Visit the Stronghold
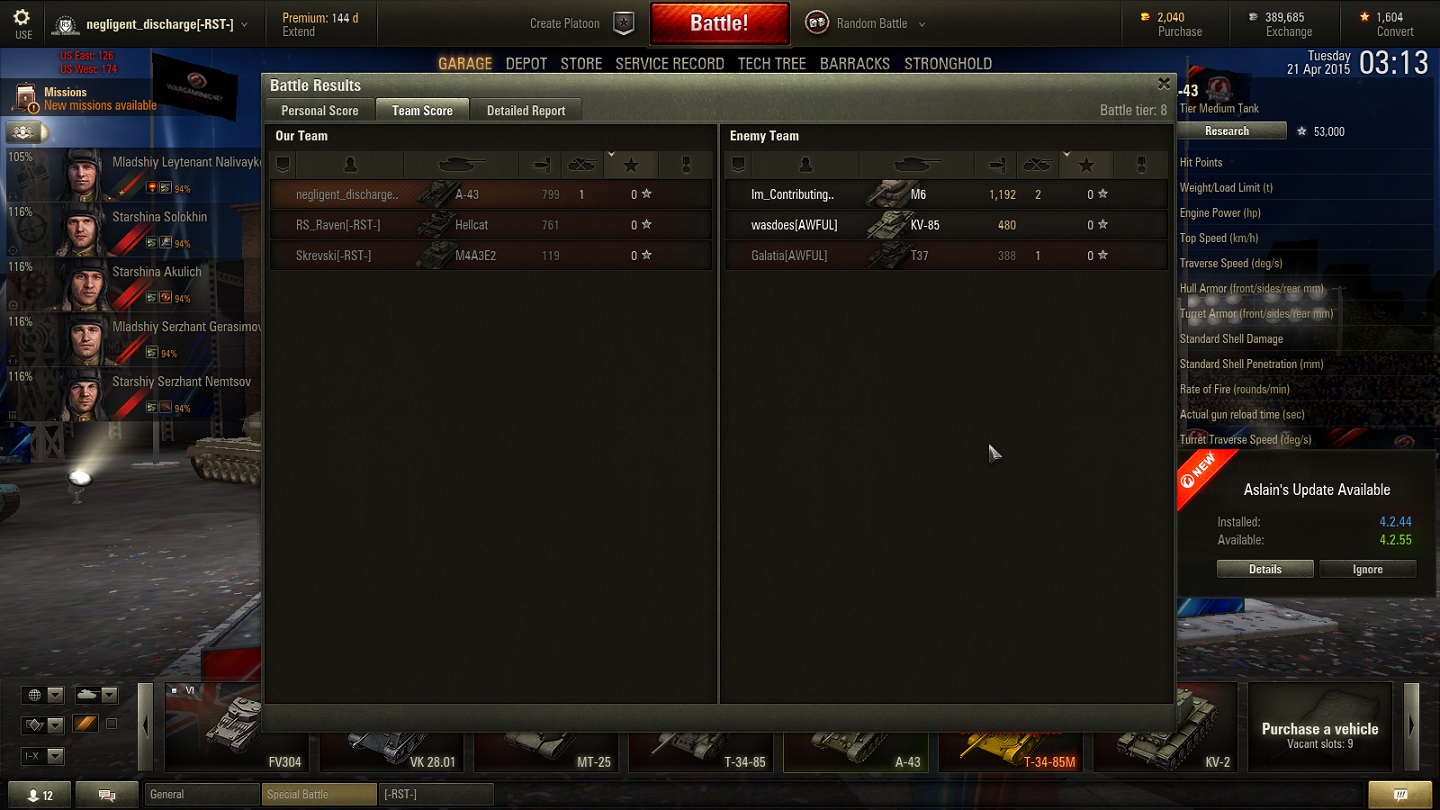The width and height of the screenshot is (1440, 810). (947, 64)
